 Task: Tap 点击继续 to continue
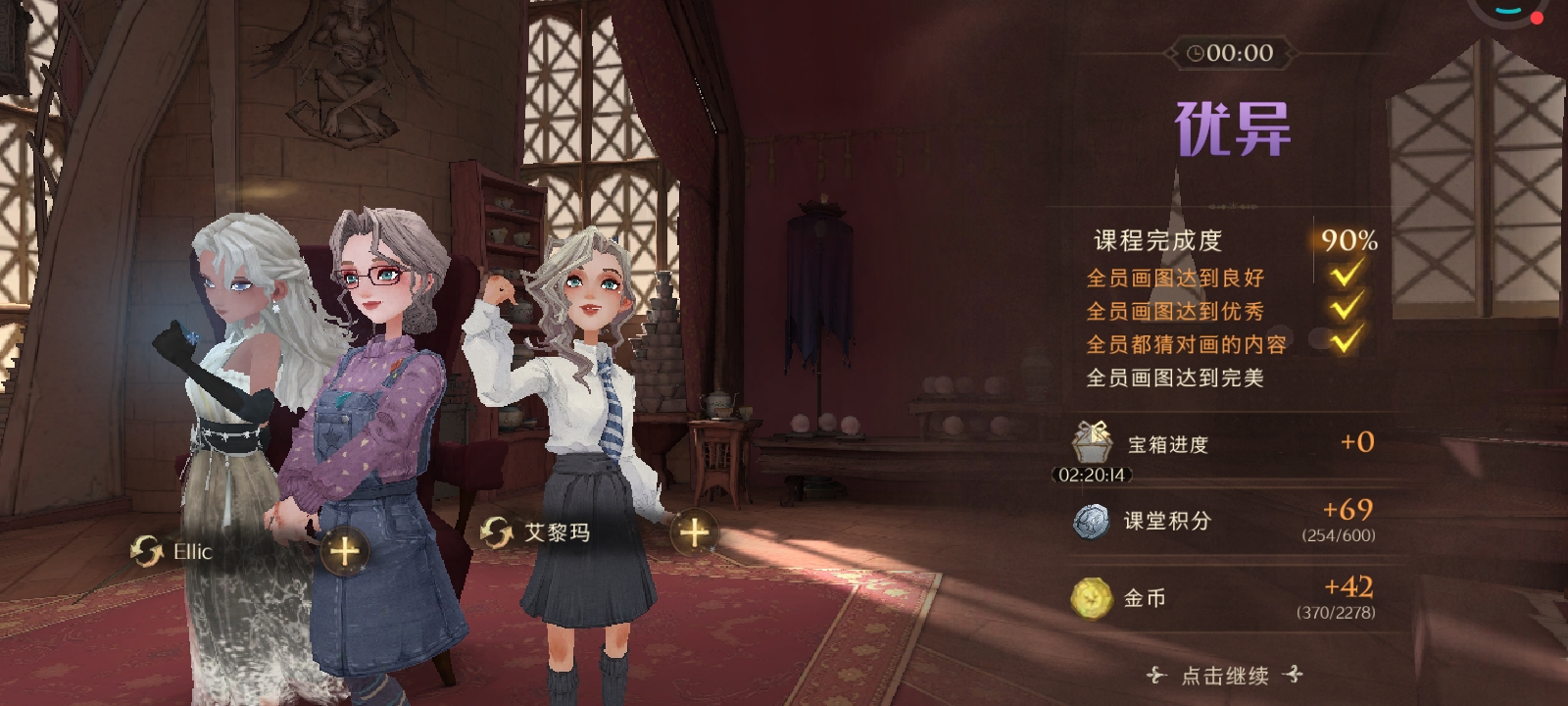[x=1225, y=675]
